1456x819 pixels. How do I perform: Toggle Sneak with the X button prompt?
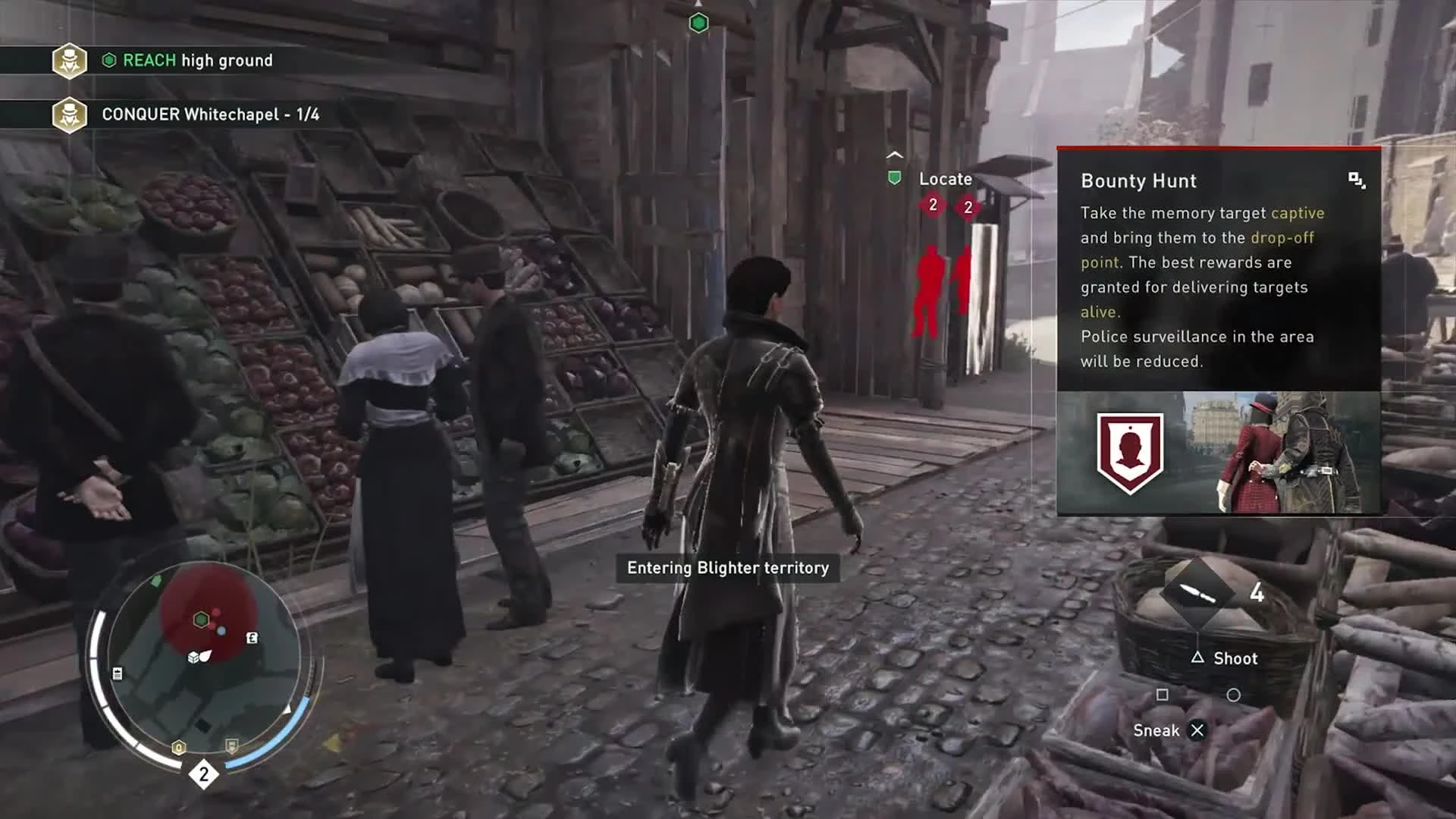pos(1198,730)
